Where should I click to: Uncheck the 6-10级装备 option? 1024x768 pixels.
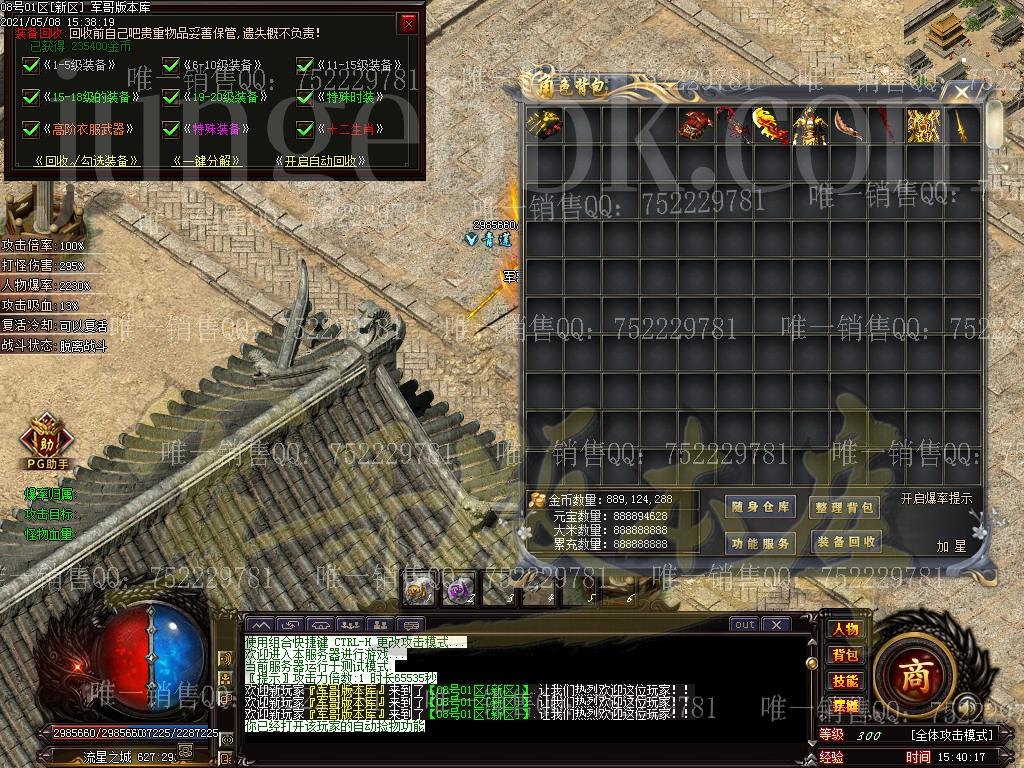[x=170, y=66]
